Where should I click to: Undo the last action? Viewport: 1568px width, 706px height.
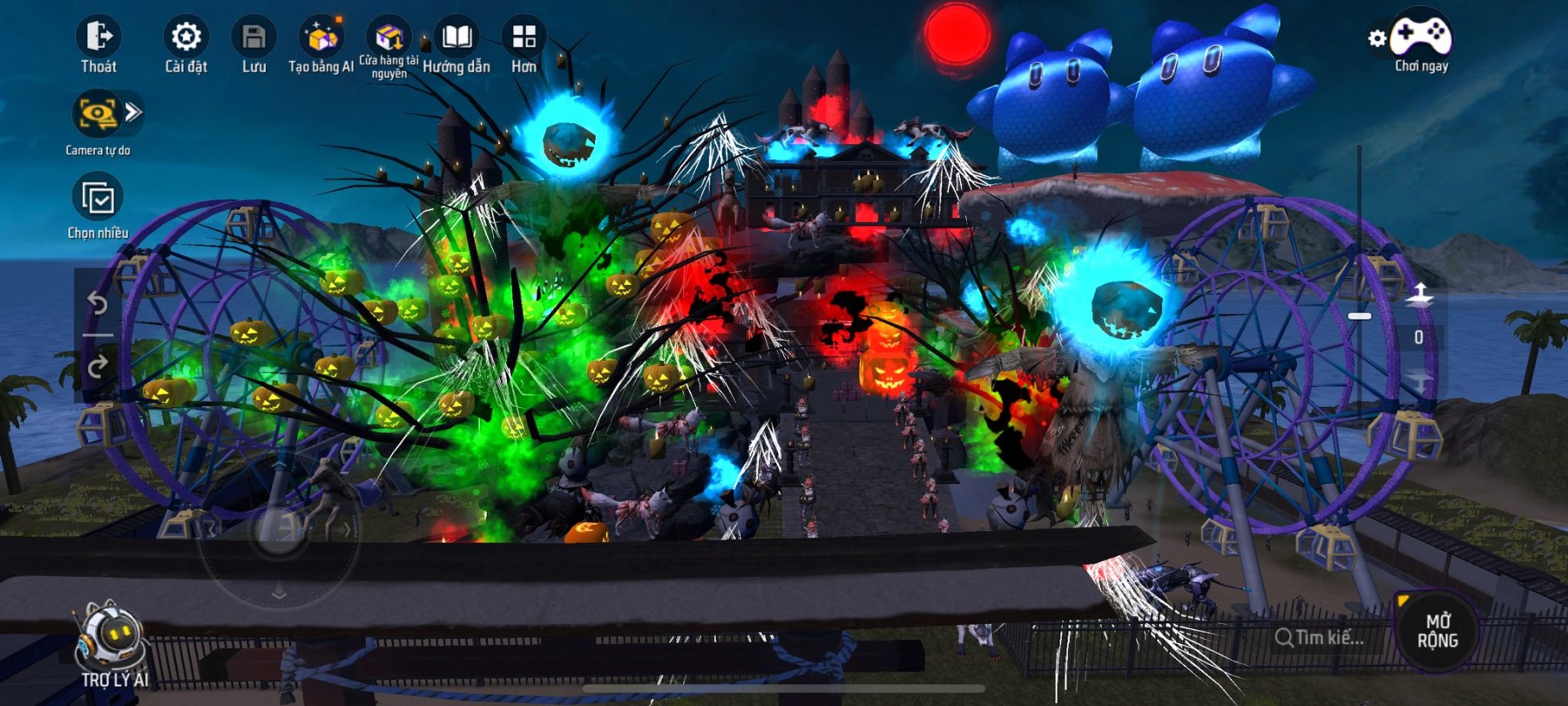98,303
